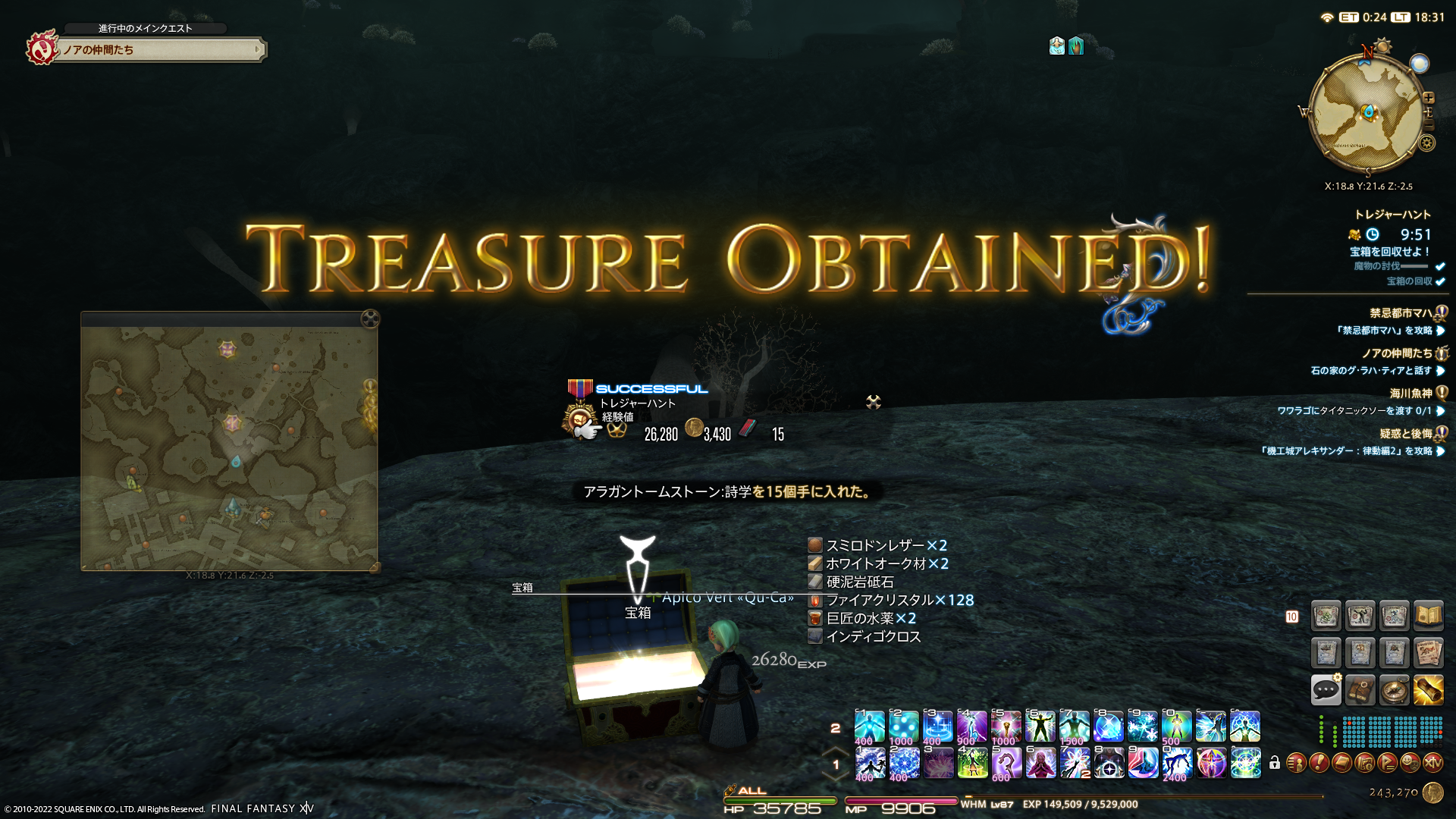Select the 疑惑と後悔 quest in the tracker
Image resolution: width=1456 pixels, height=819 pixels.
[1405, 434]
